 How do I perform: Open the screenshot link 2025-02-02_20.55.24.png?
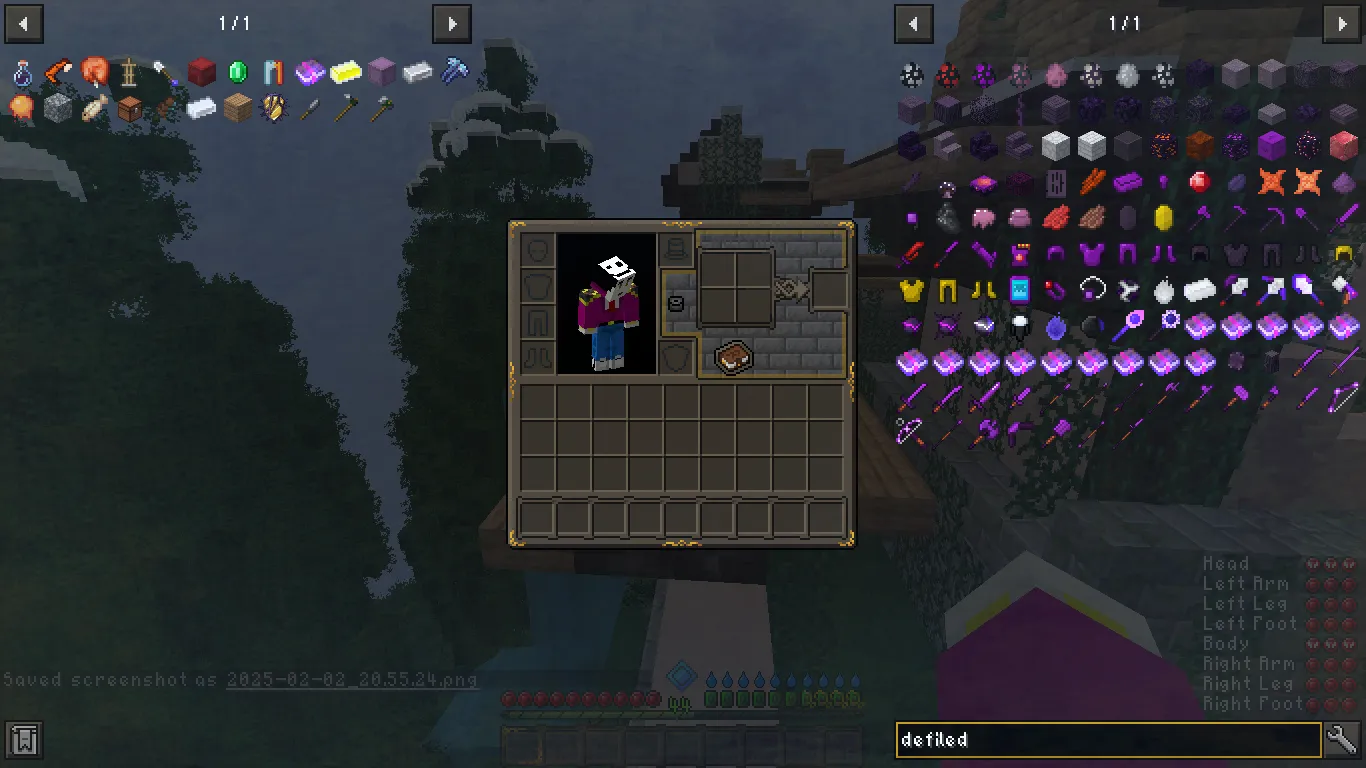[x=353, y=679]
